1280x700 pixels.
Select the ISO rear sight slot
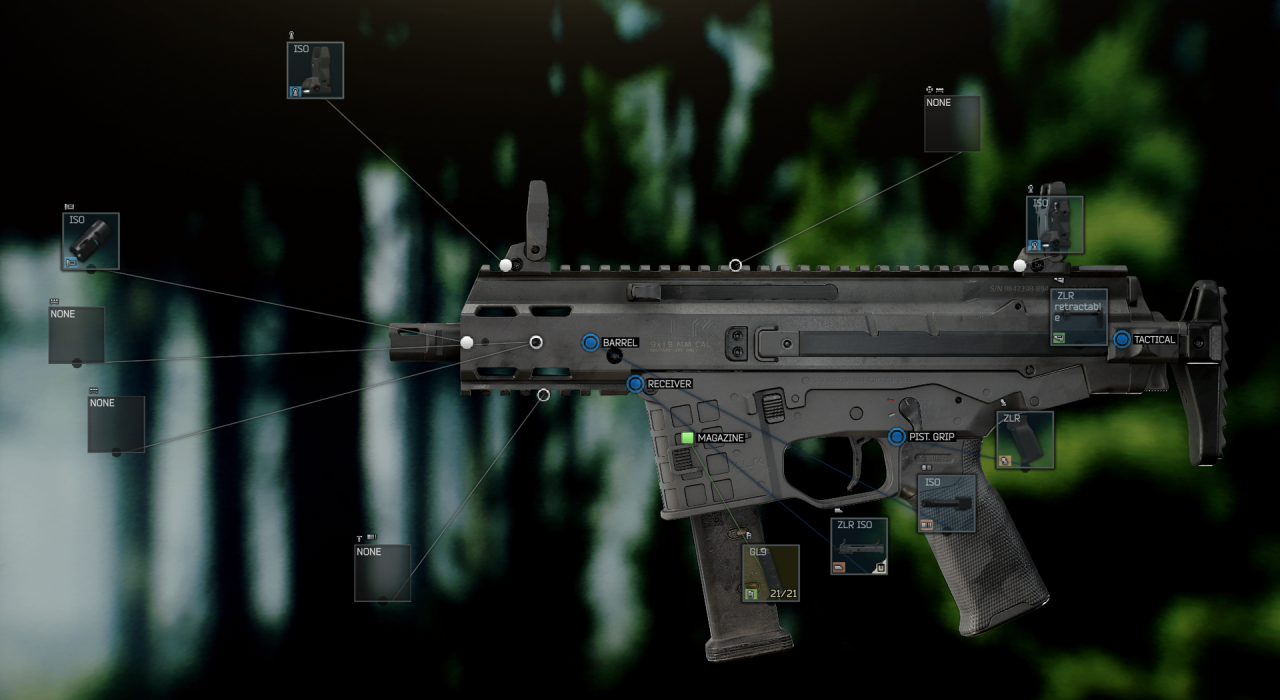pos(1054,224)
